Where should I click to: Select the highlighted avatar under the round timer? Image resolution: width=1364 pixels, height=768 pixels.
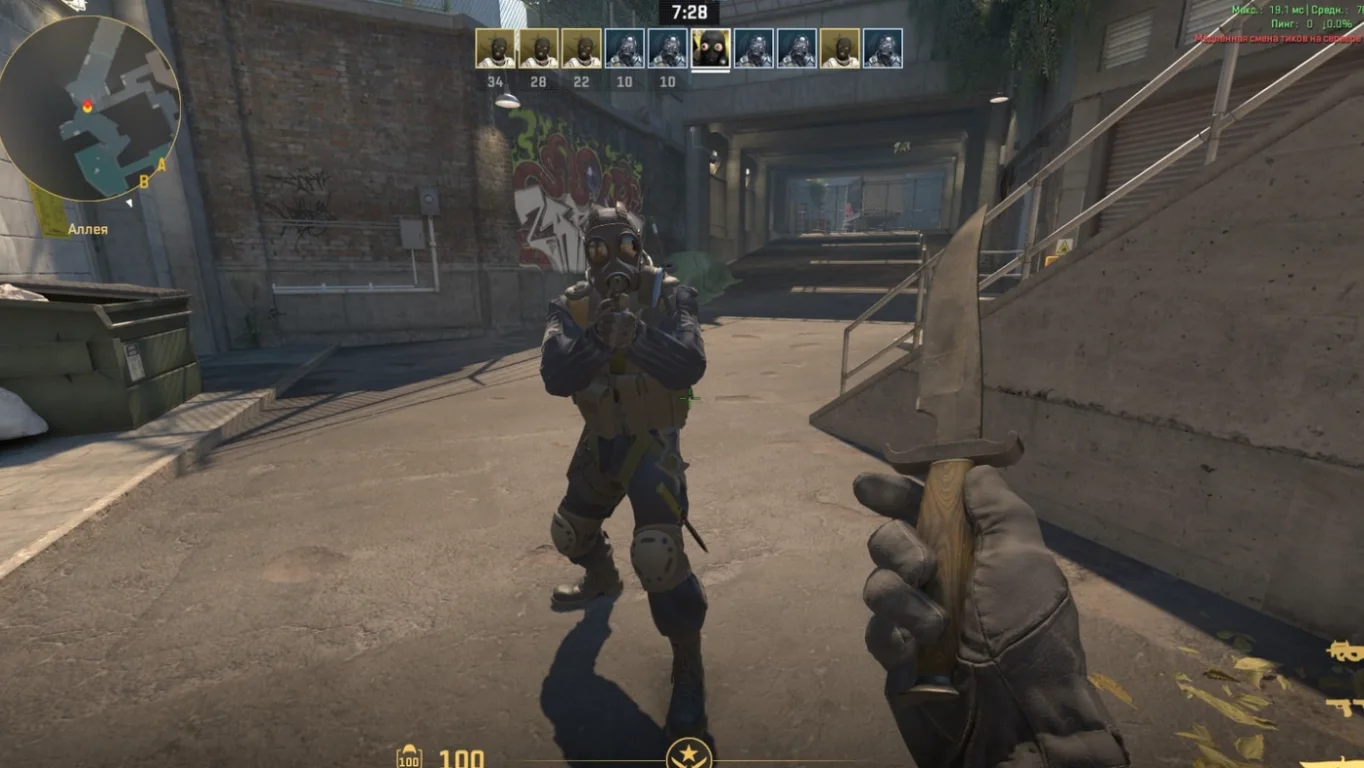710,48
